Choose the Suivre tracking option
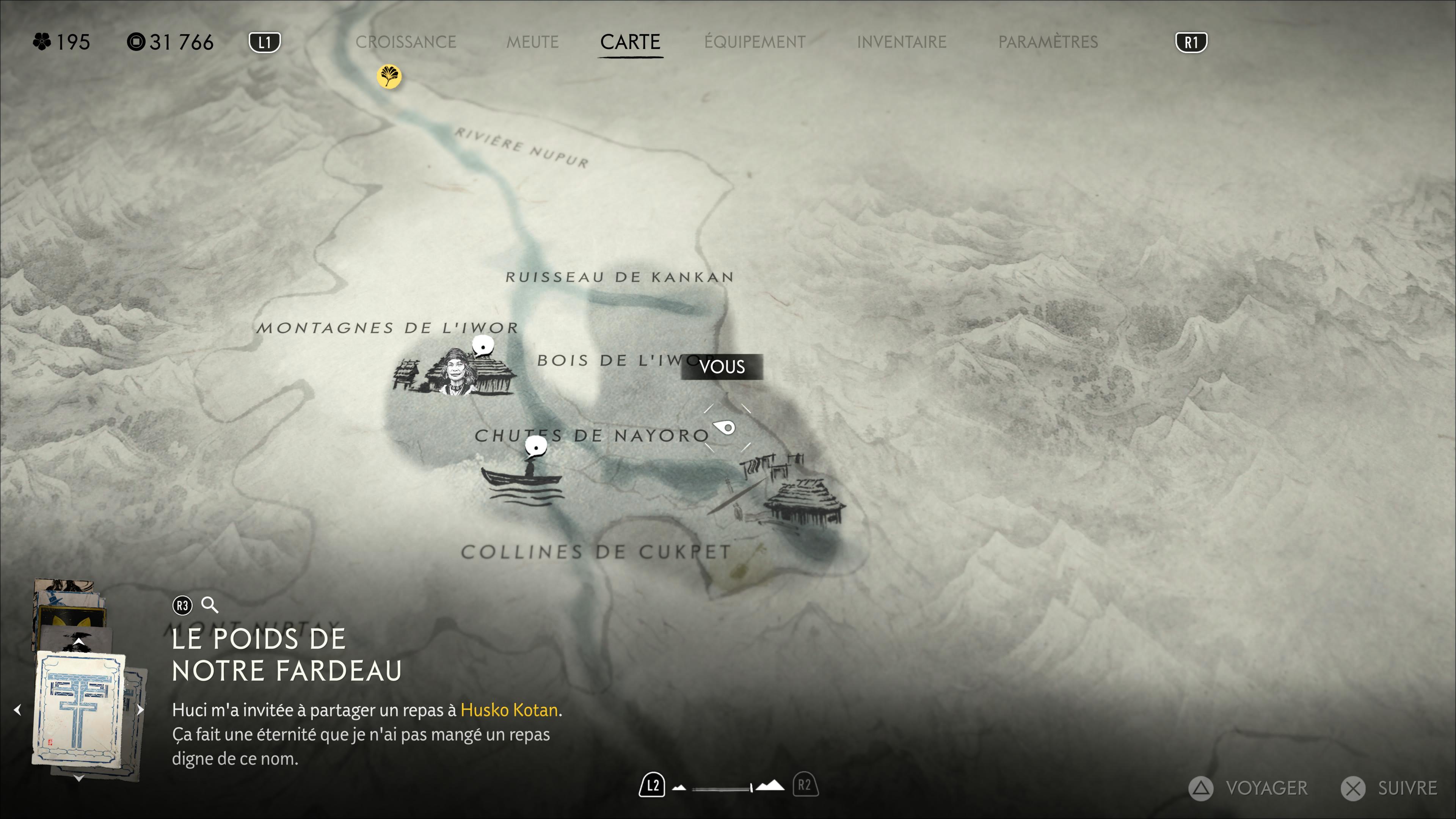 [x=1390, y=788]
